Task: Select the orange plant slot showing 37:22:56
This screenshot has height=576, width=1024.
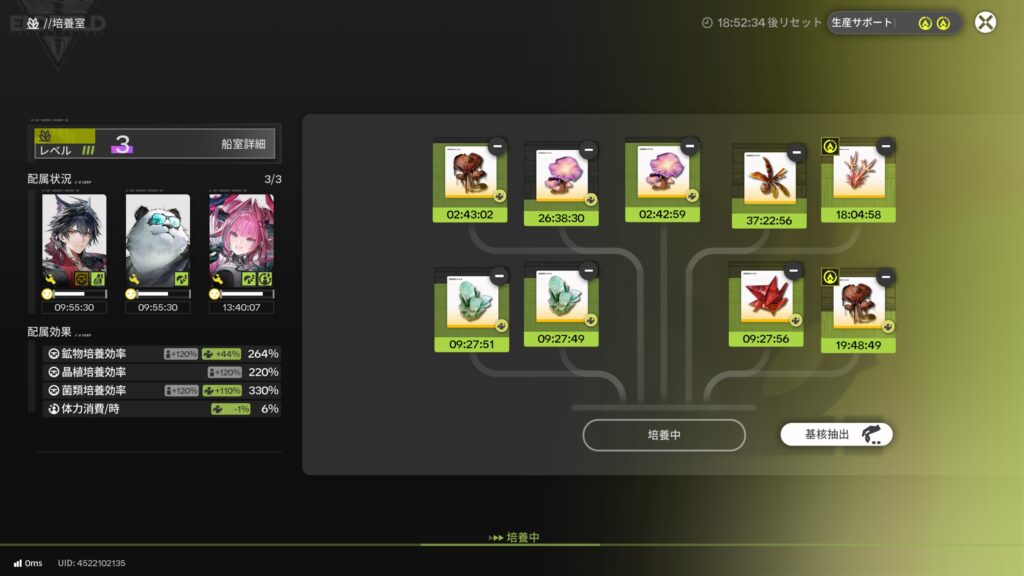Action: pyautogui.click(x=769, y=180)
